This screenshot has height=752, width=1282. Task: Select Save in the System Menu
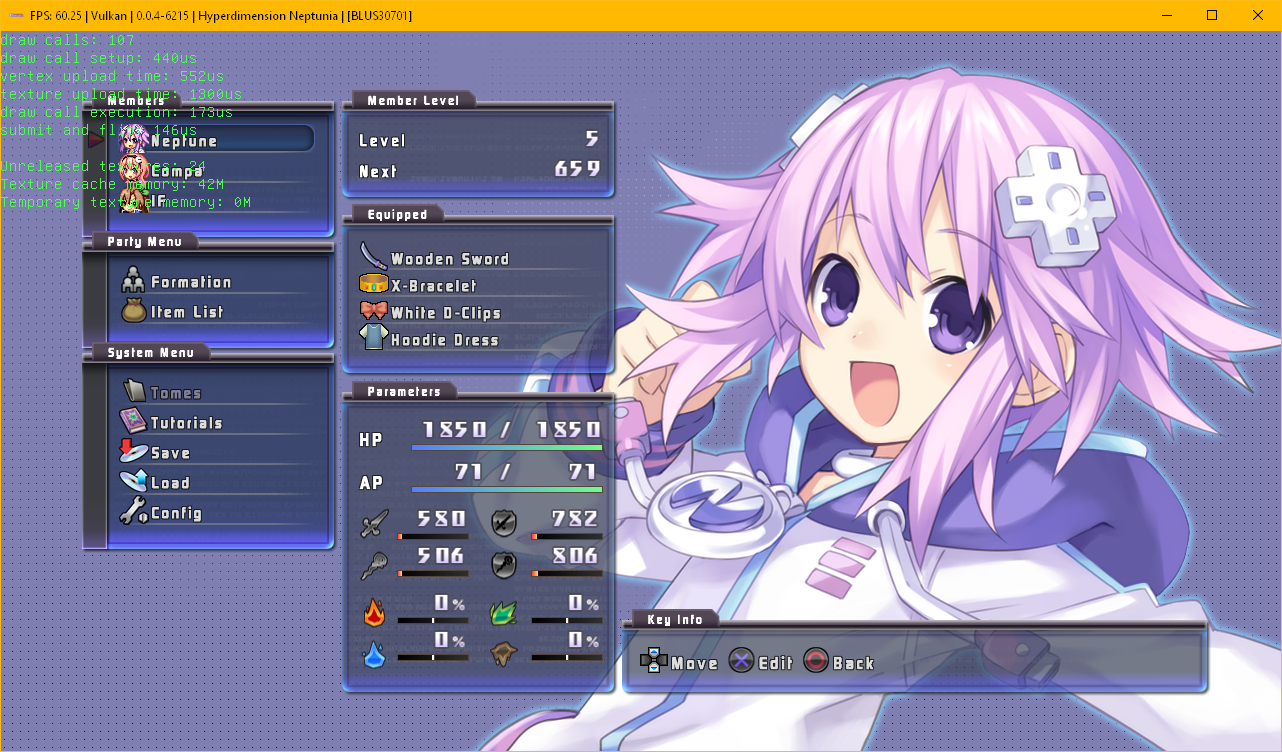pos(170,453)
